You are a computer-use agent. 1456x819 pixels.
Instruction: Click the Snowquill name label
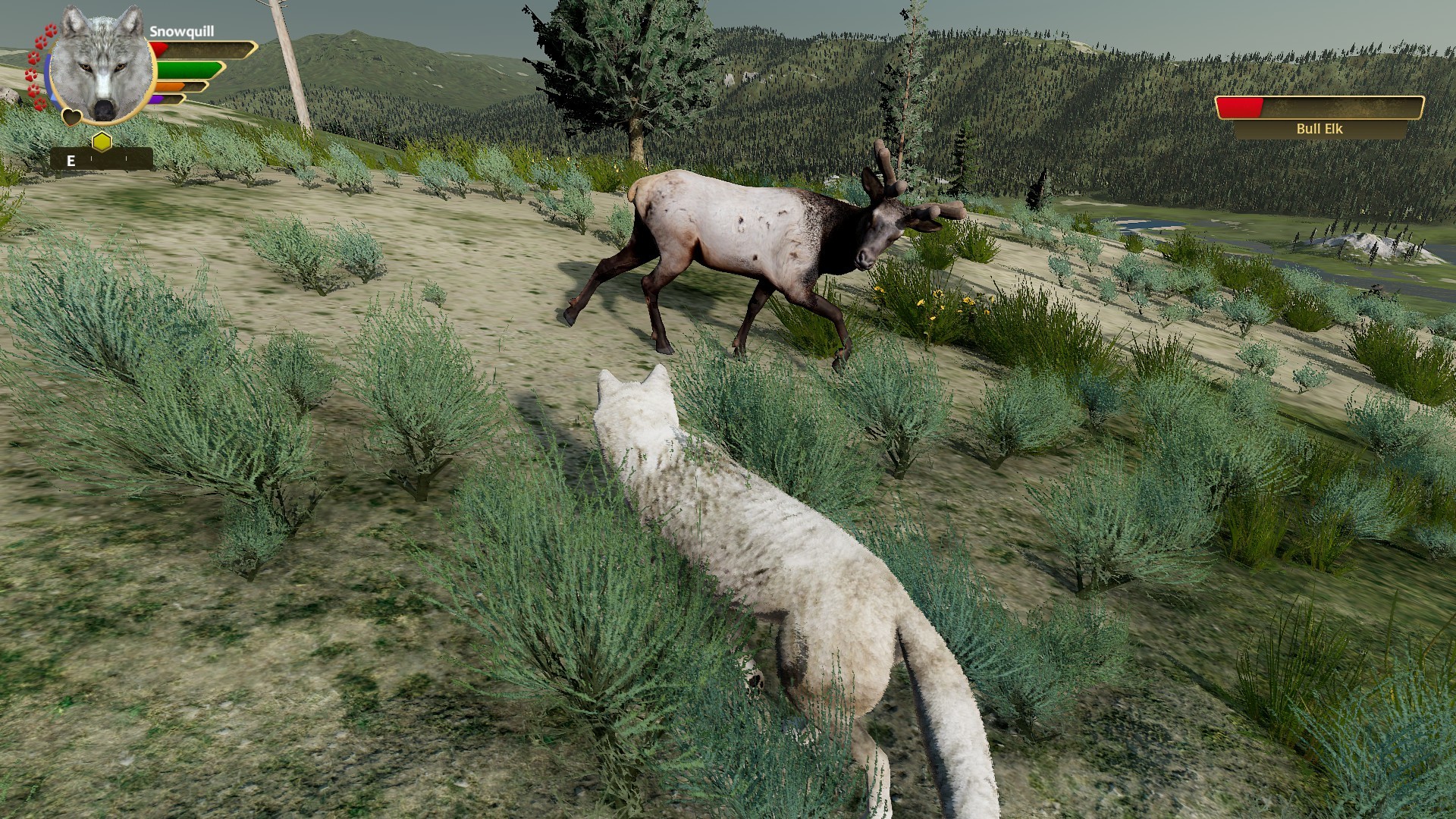click(x=183, y=32)
